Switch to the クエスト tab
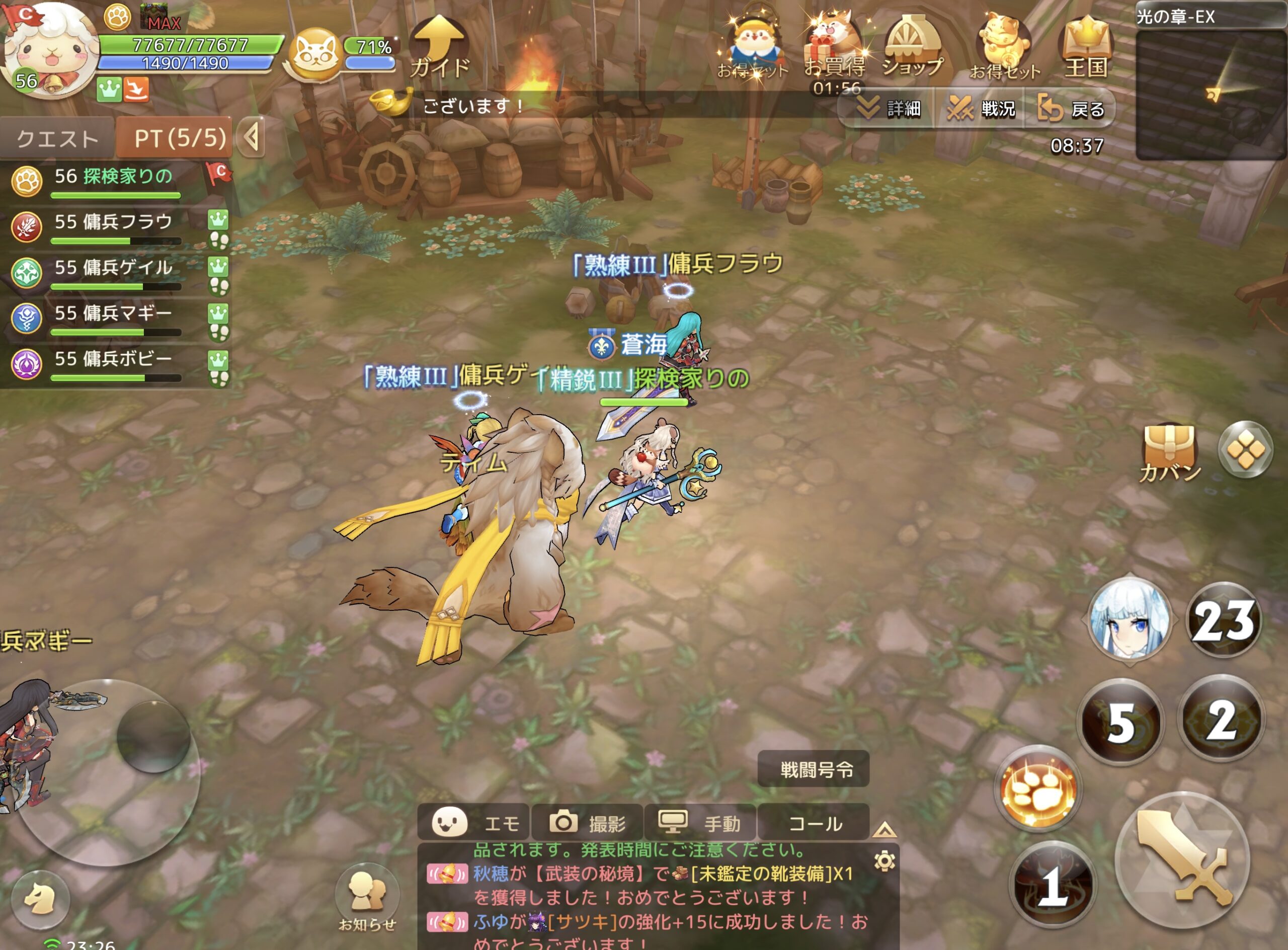The width and height of the screenshot is (1288, 950). point(57,138)
